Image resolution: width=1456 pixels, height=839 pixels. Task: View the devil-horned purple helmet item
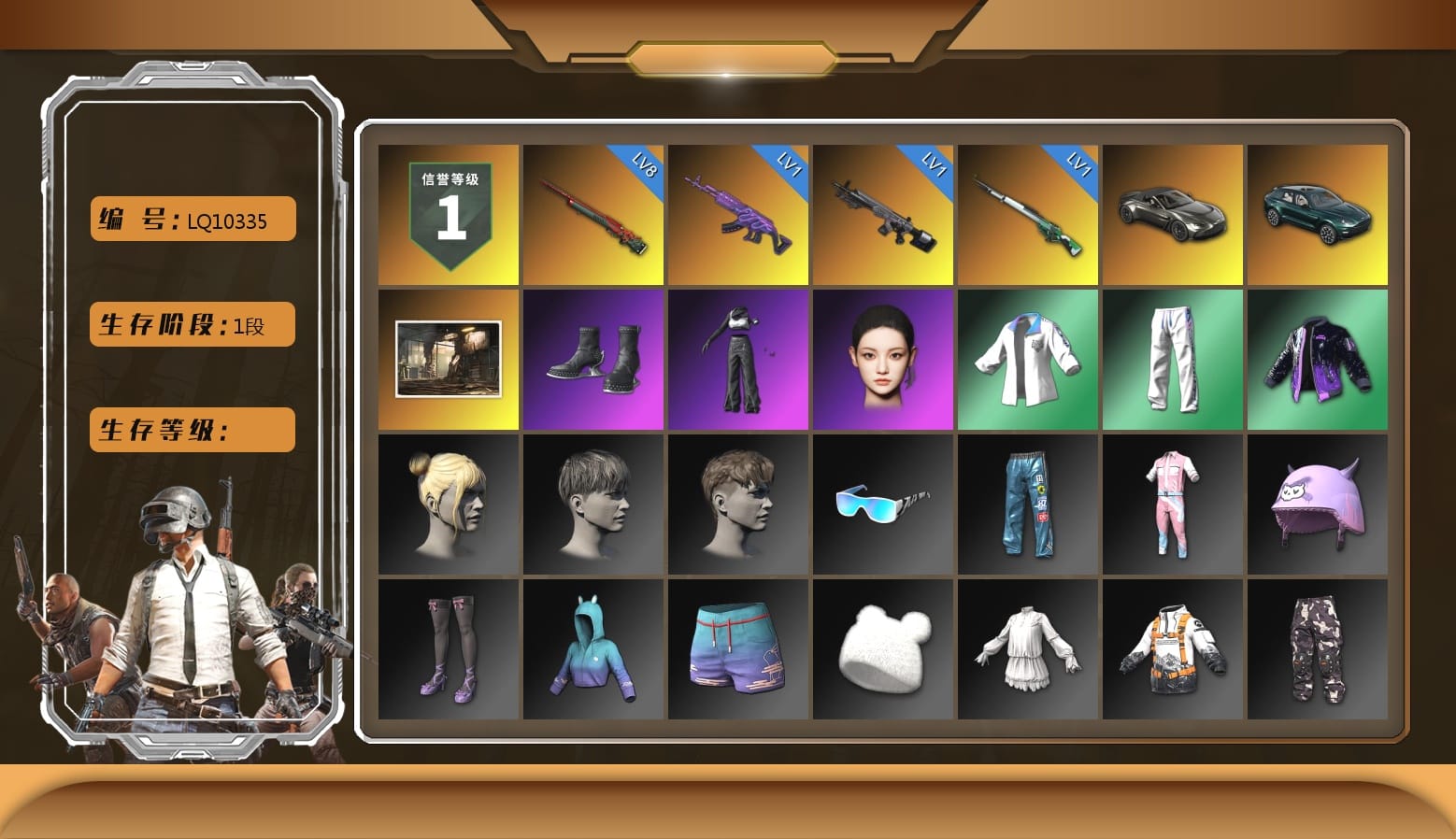coord(1318,505)
